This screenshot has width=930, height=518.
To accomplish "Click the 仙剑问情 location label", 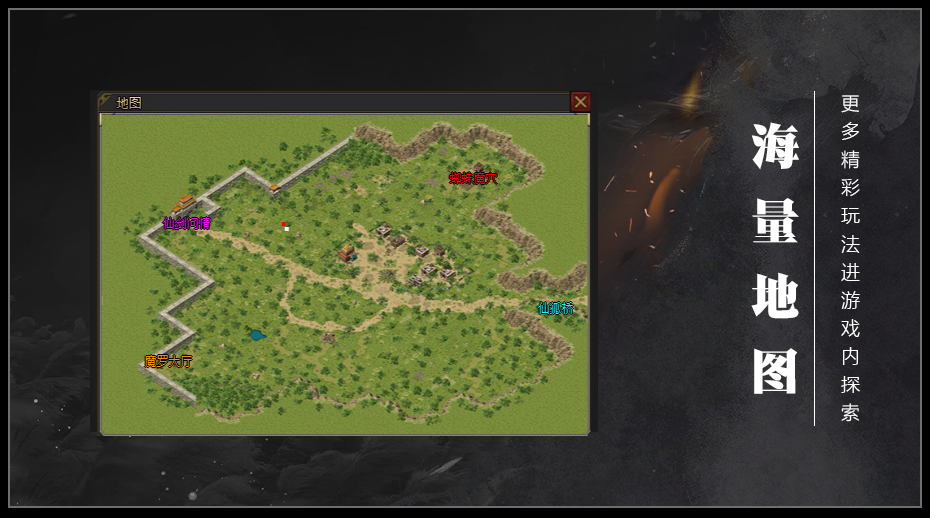I will pos(186,223).
